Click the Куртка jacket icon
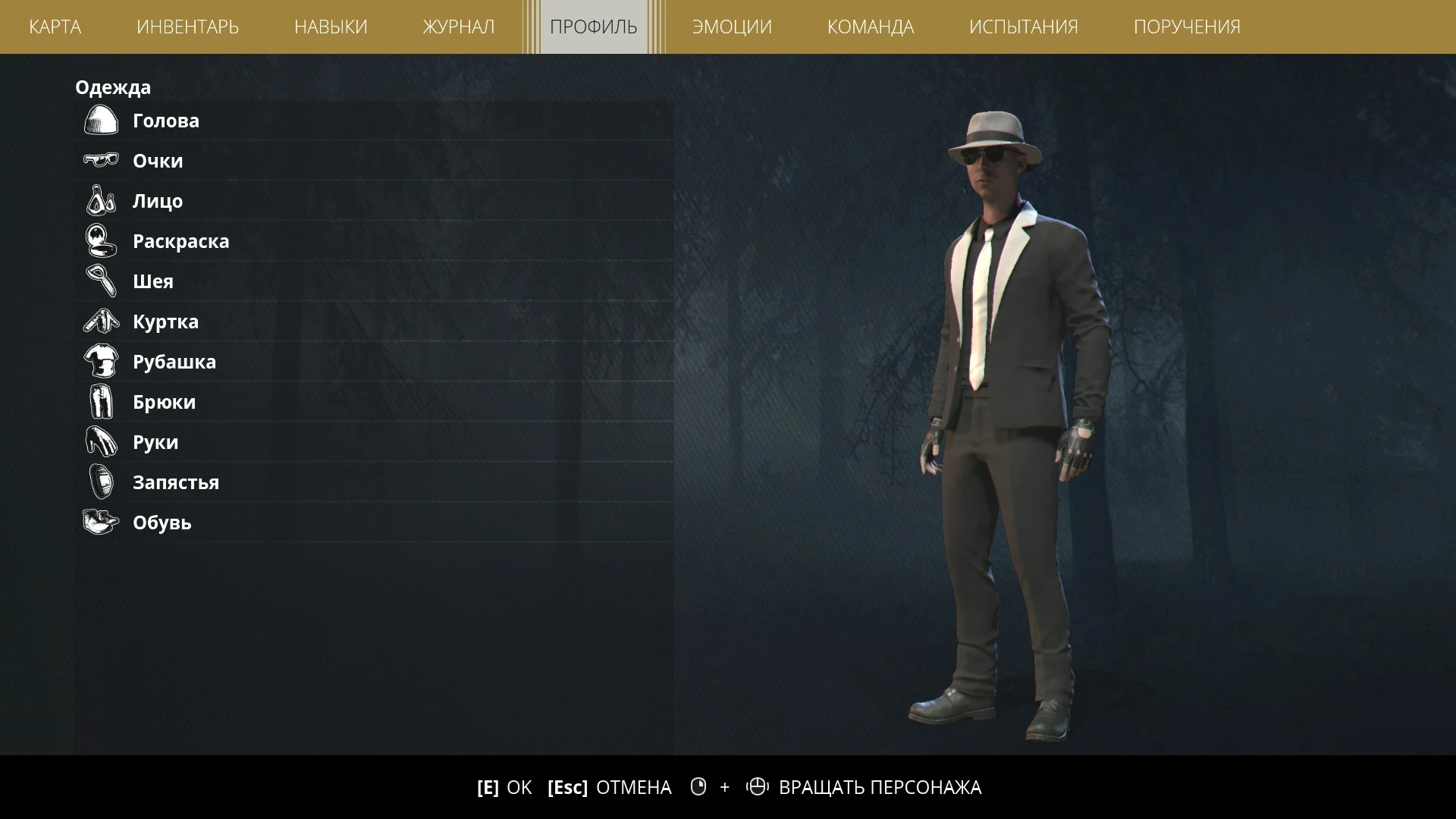The image size is (1456, 819). point(100,321)
